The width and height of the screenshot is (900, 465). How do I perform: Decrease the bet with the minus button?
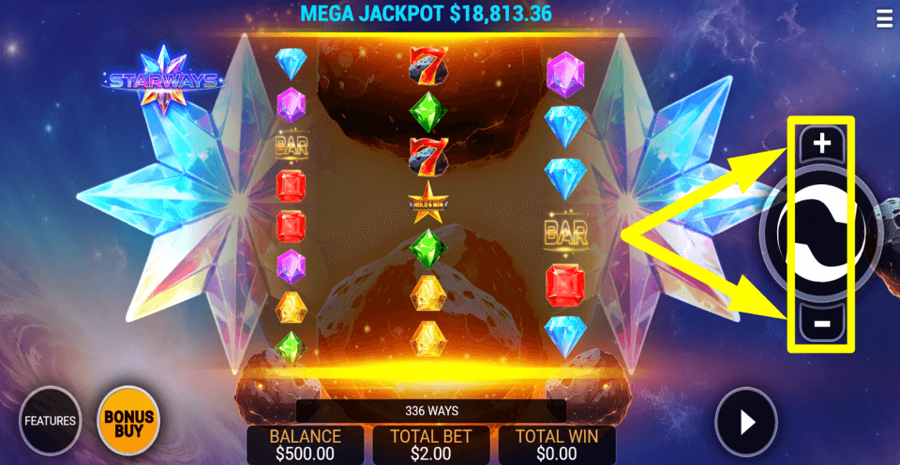821,323
